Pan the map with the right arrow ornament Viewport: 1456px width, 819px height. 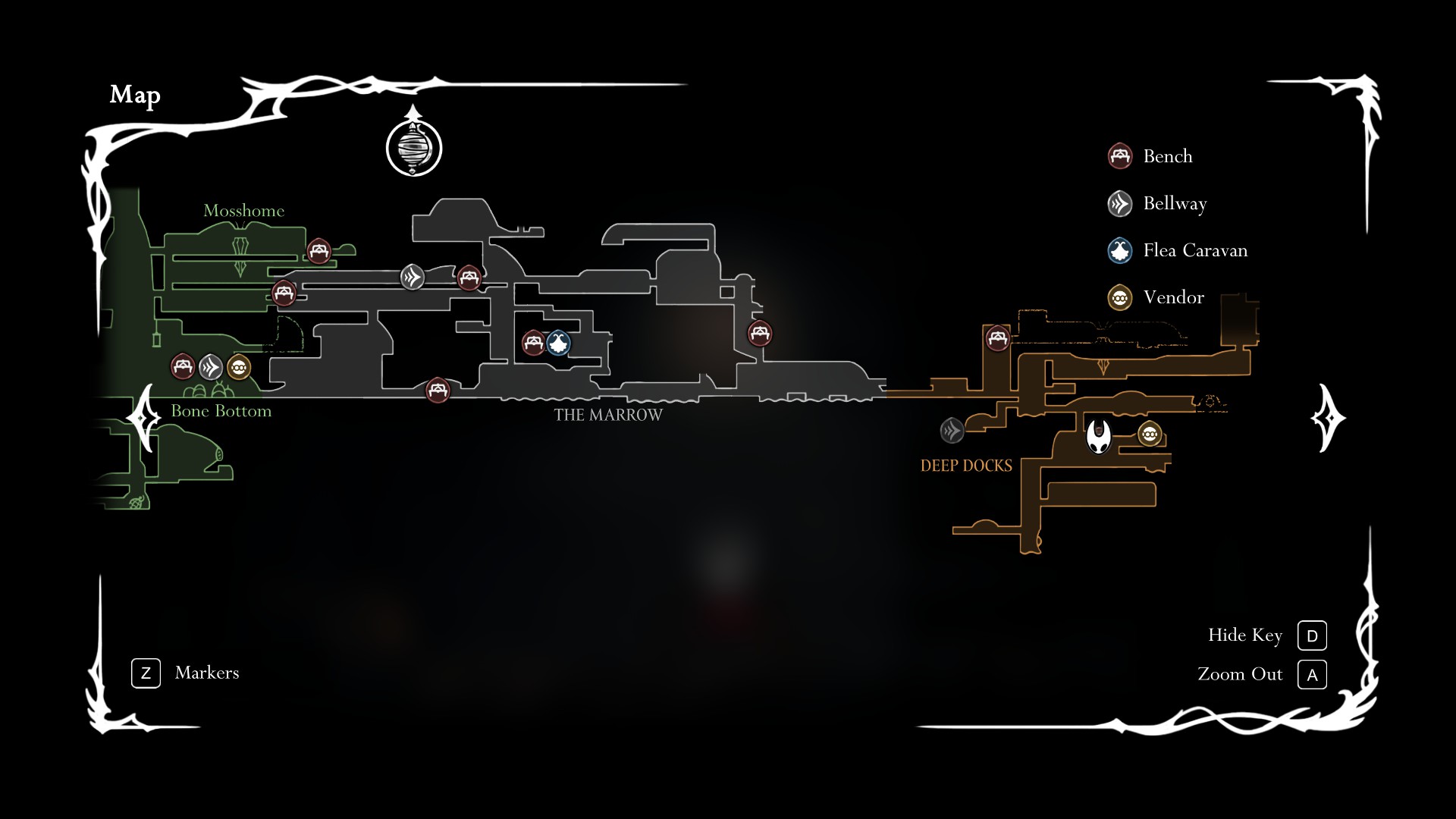pyautogui.click(x=1328, y=418)
